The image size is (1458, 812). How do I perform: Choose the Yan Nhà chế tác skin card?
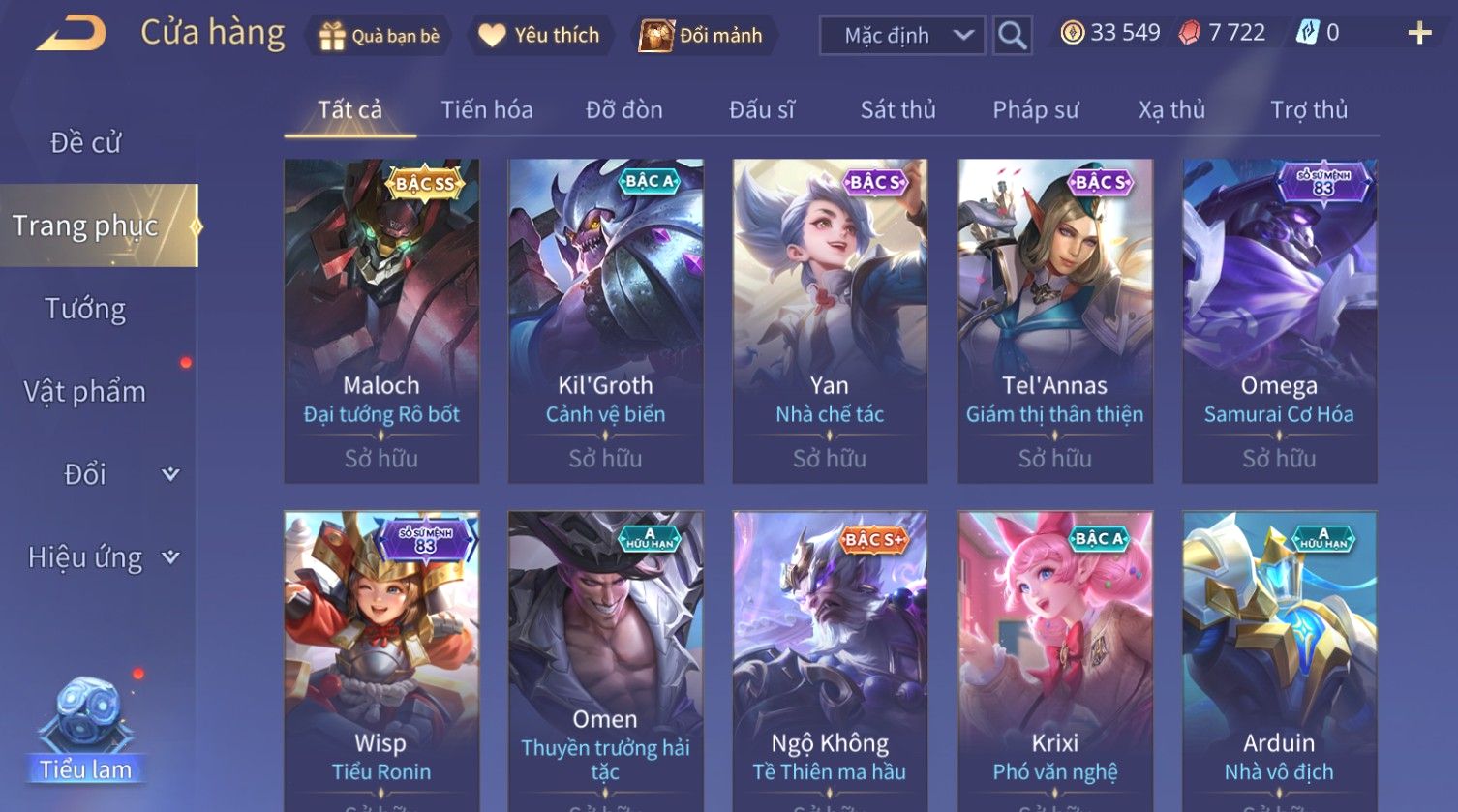[830, 320]
